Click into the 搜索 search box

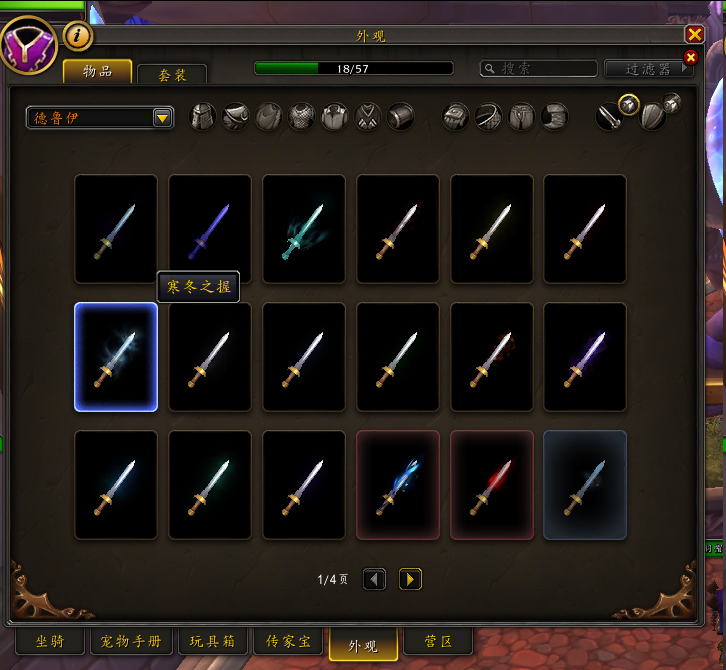[540, 68]
